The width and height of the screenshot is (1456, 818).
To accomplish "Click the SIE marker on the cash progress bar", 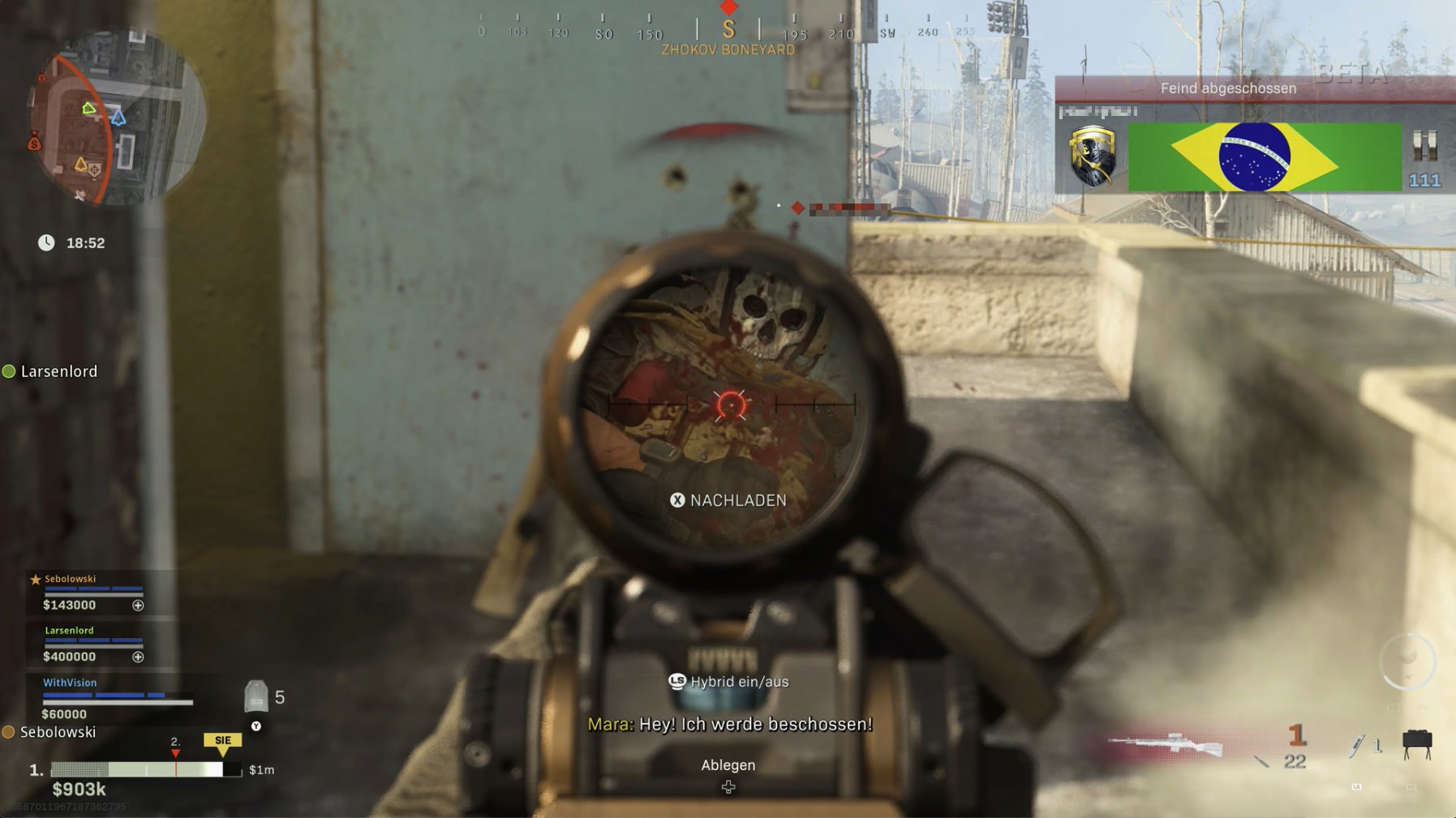I will coord(221,739).
